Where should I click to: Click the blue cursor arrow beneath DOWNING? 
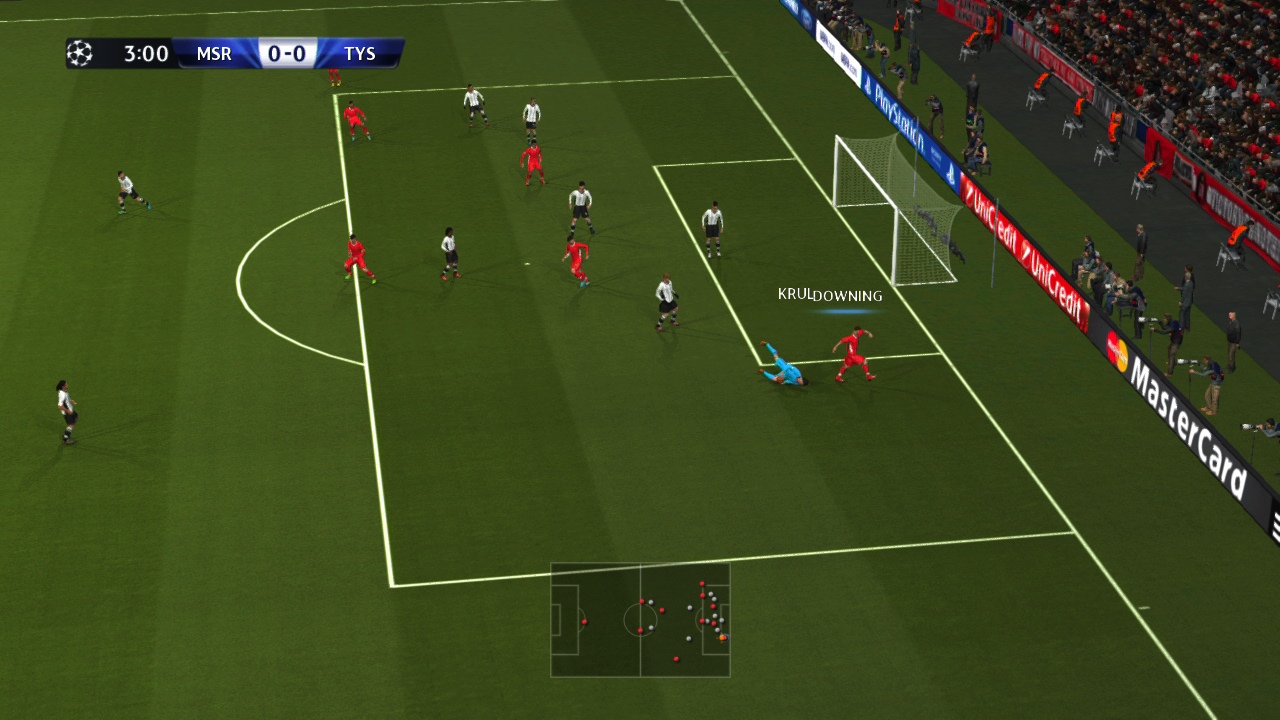[845, 312]
